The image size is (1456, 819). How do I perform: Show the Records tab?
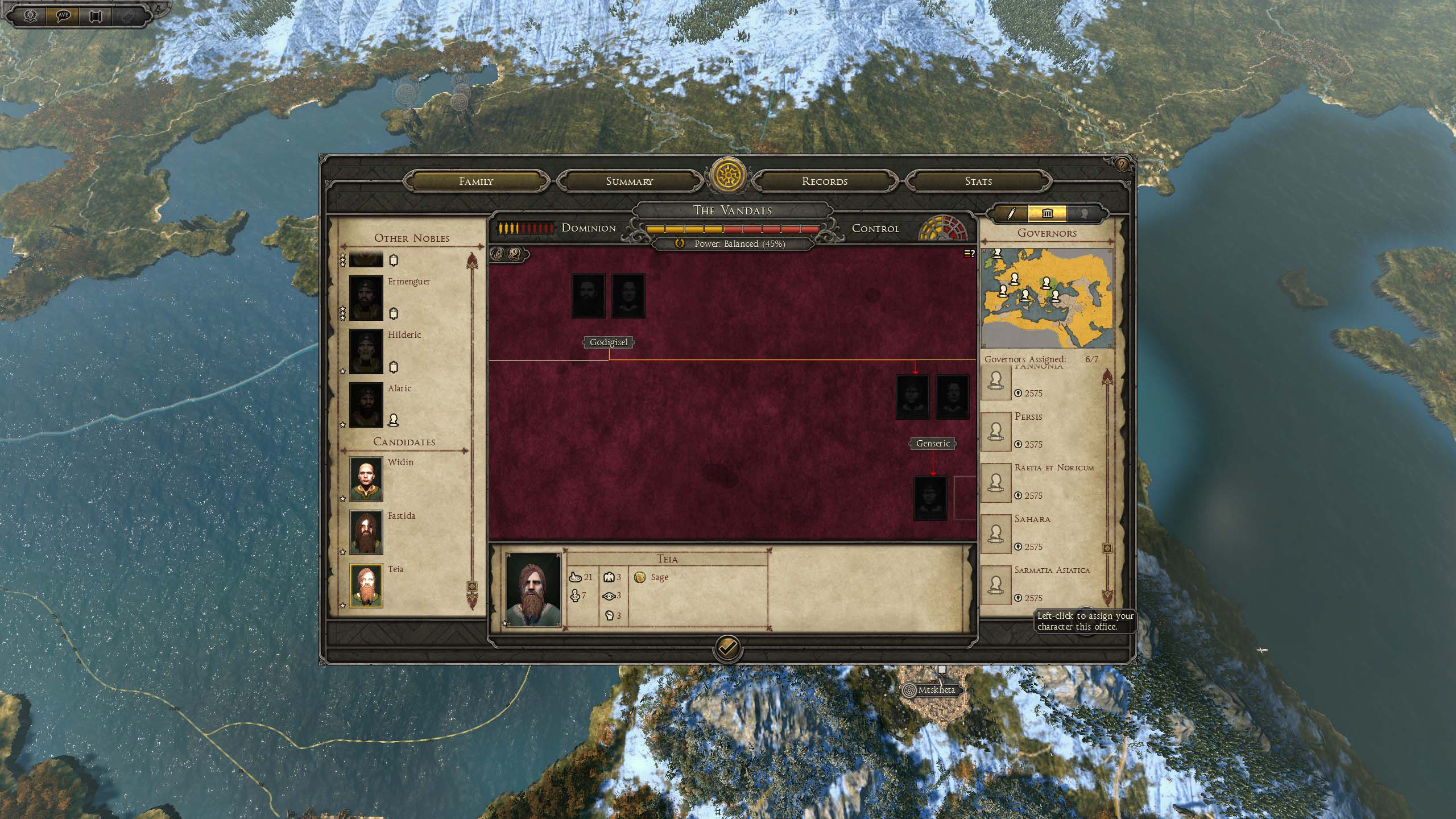tap(824, 181)
